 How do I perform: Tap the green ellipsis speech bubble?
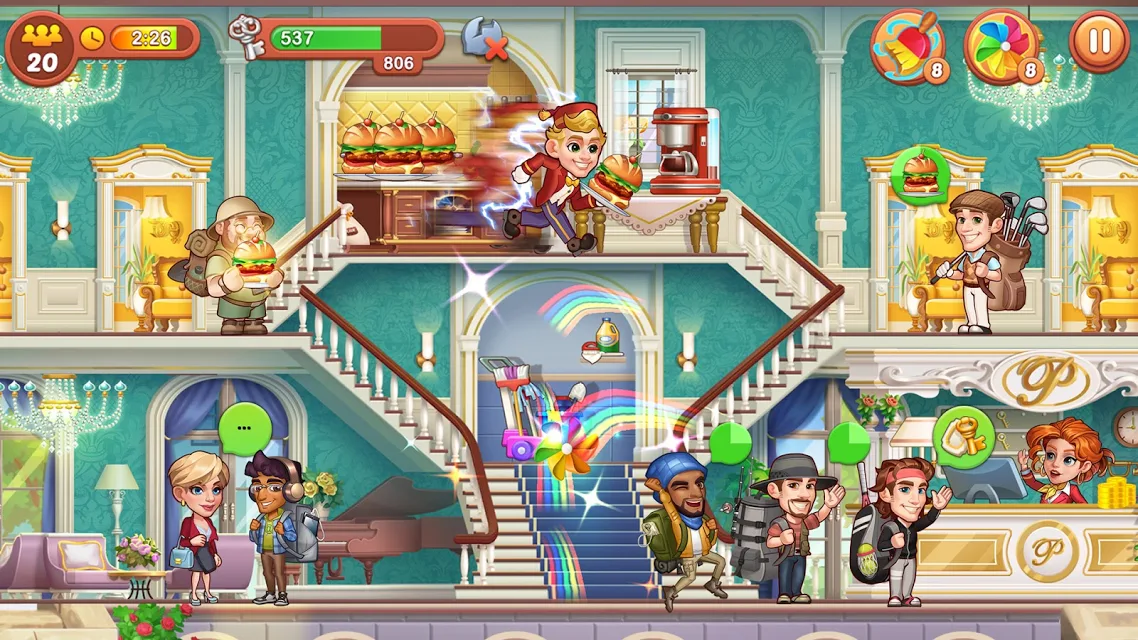[x=246, y=429]
